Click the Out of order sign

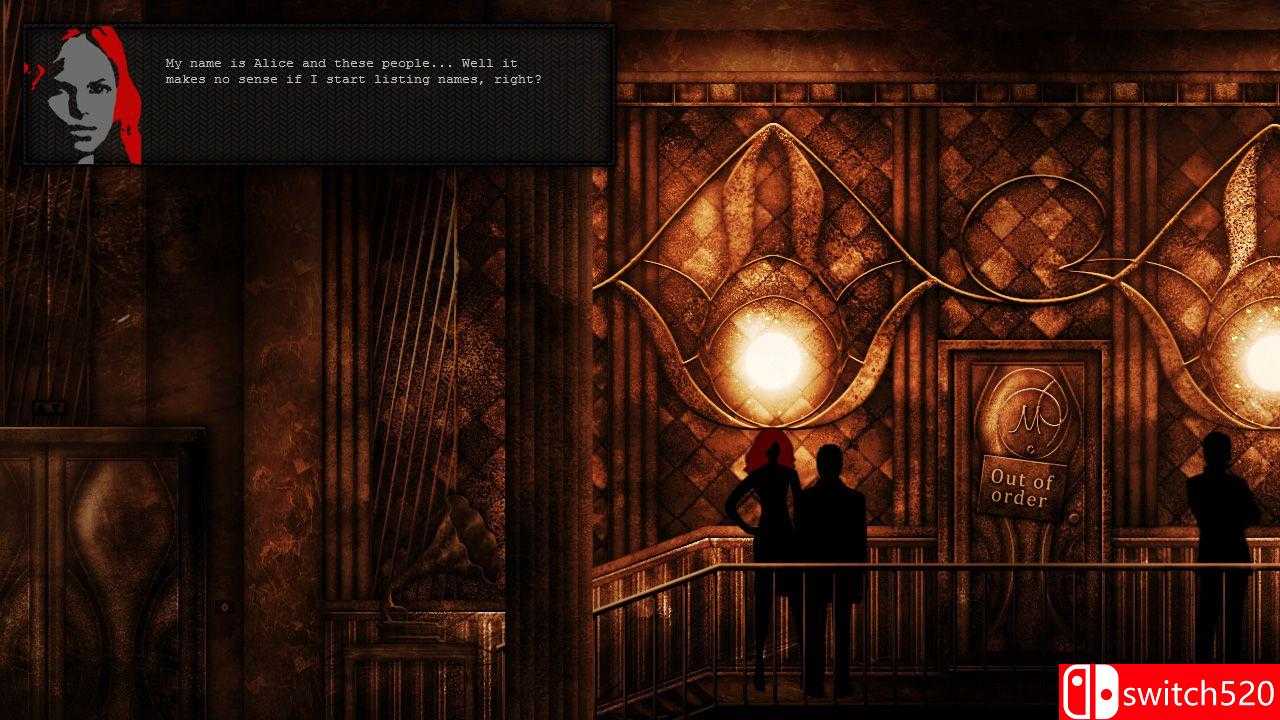[x=1023, y=487]
